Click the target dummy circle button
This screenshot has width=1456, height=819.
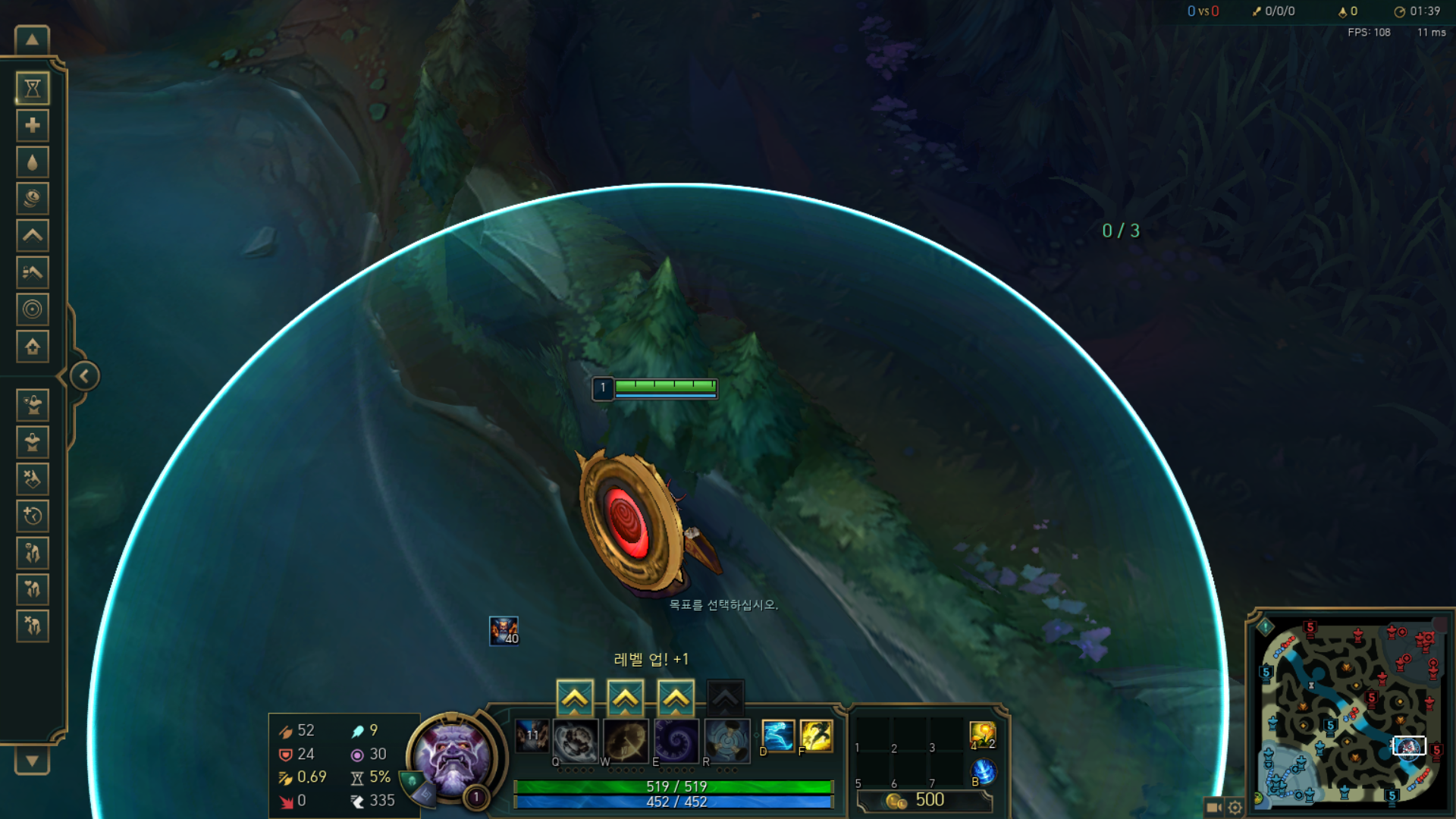[x=33, y=309]
